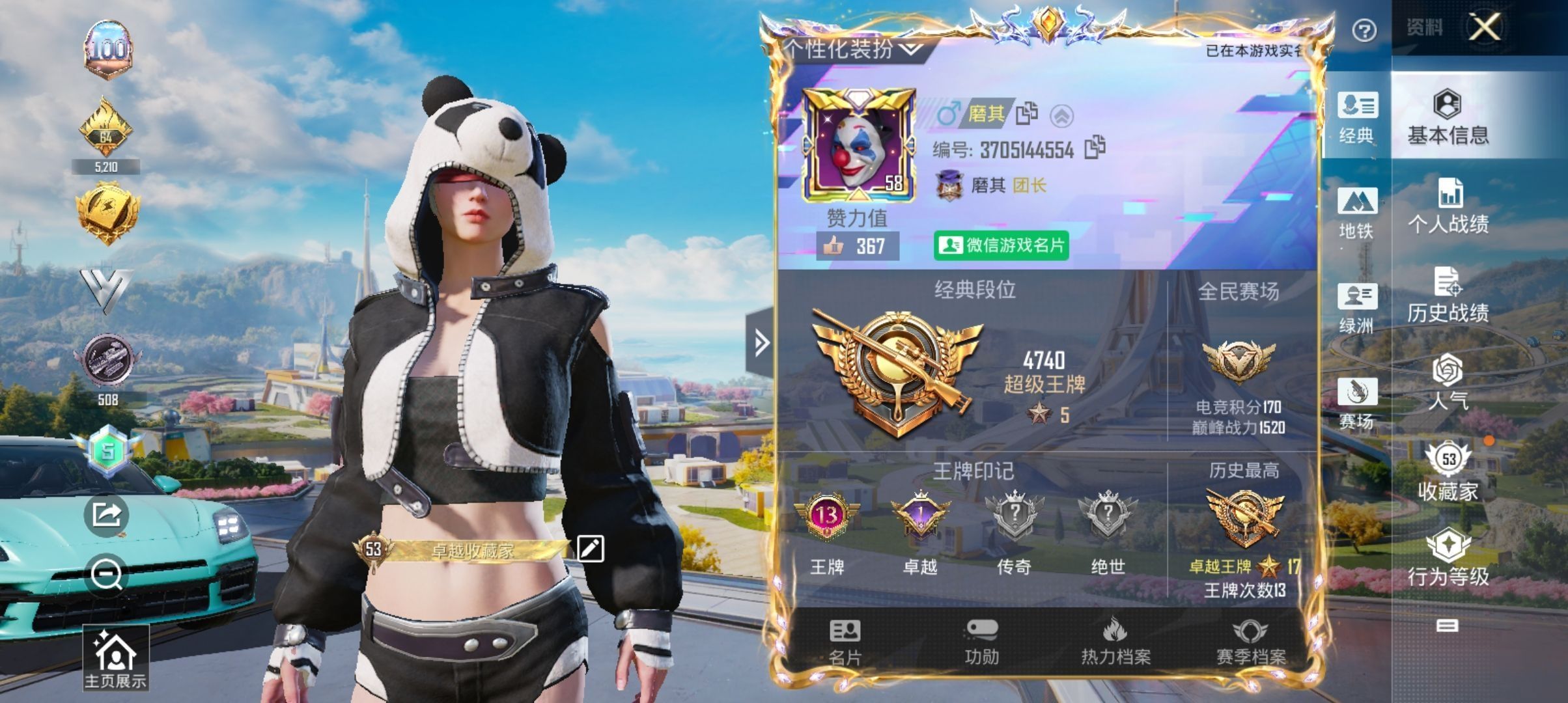Tap the question mark help icon
Image resolution: width=1568 pixels, height=703 pixels.
coord(1364,31)
